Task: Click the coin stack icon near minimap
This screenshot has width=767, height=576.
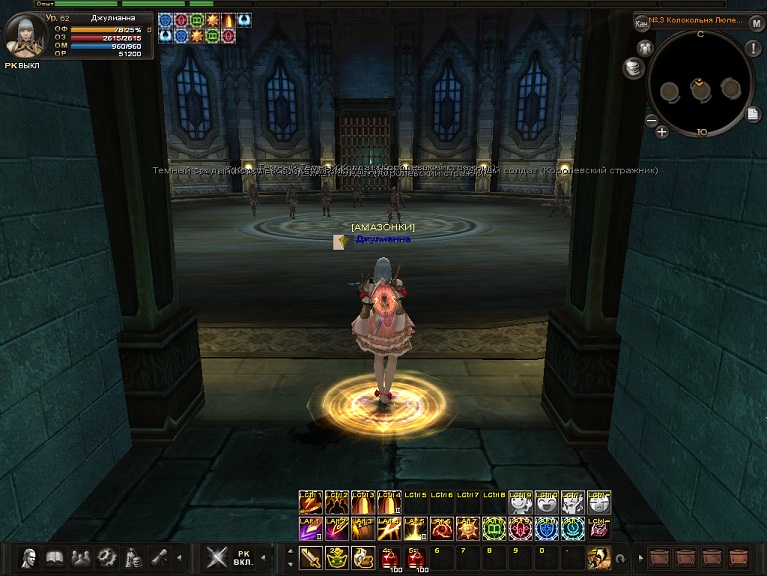Action: coord(632,67)
